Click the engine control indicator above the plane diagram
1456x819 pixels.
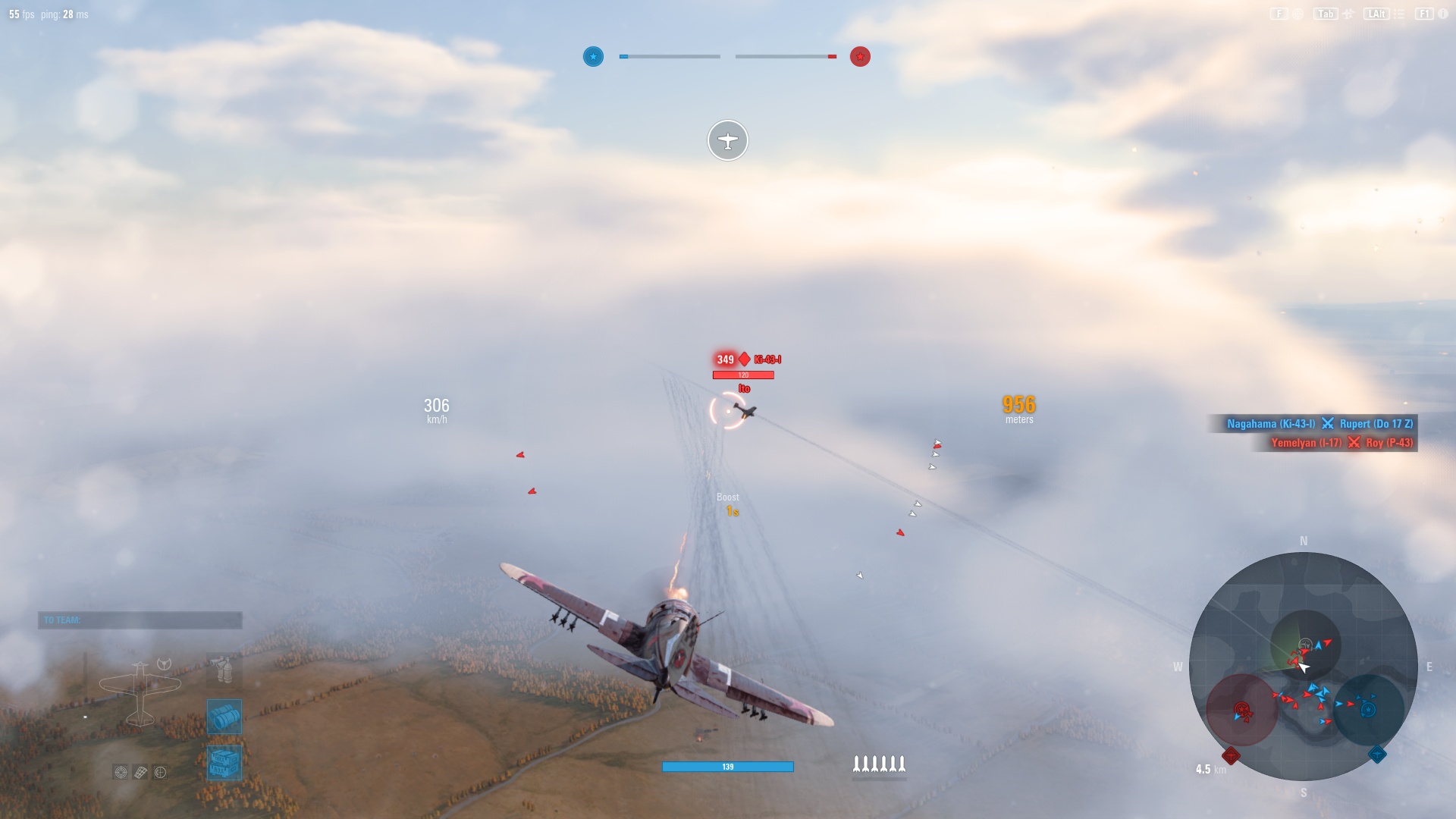pos(165,663)
